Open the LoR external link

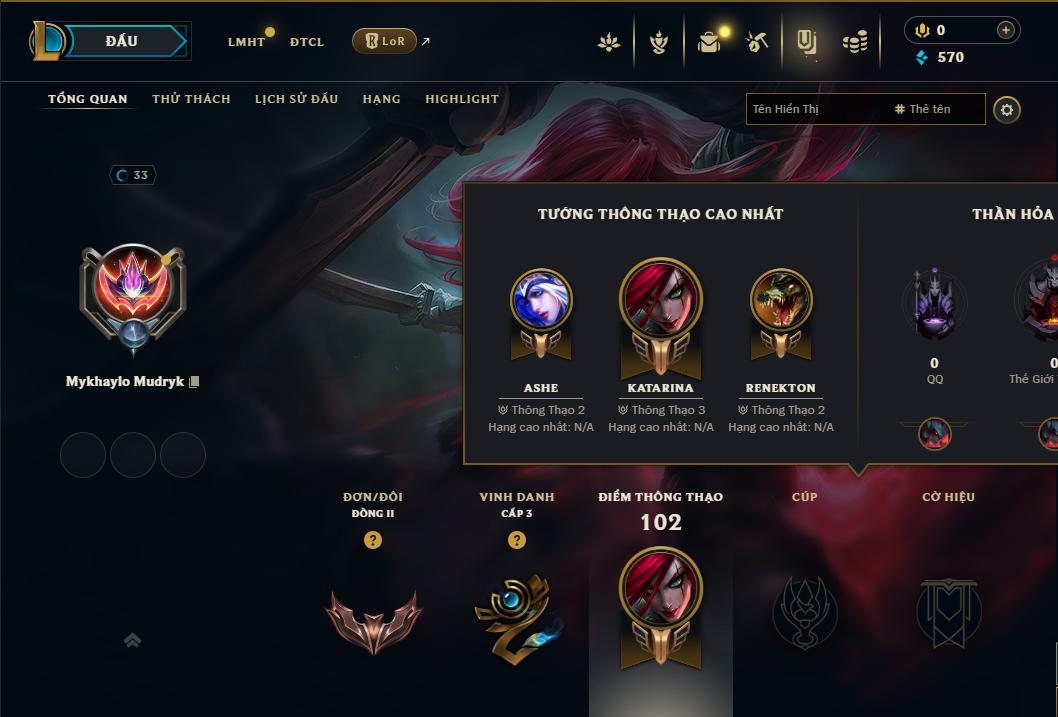[384, 41]
